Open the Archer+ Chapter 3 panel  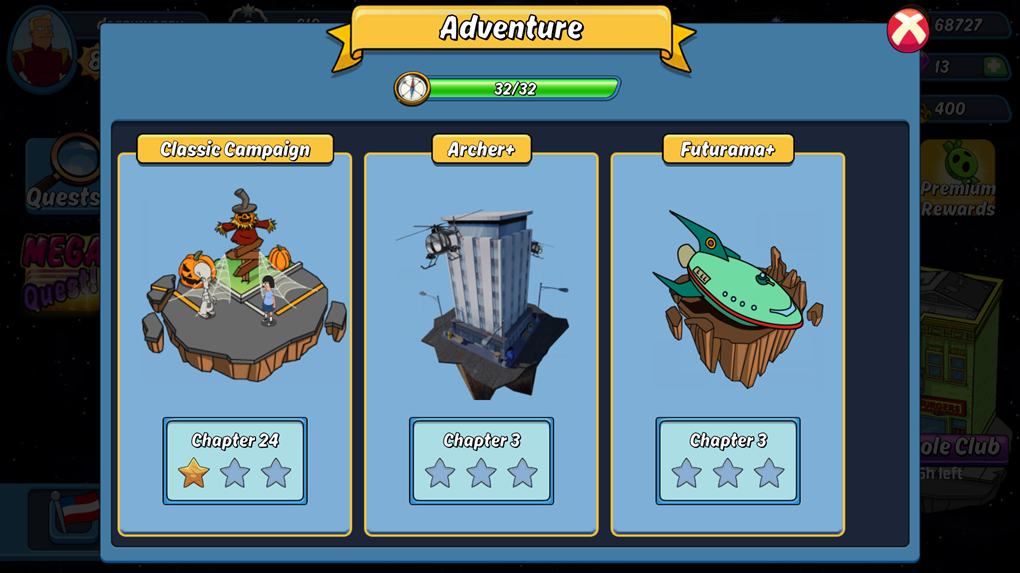pyautogui.click(x=481, y=460)
